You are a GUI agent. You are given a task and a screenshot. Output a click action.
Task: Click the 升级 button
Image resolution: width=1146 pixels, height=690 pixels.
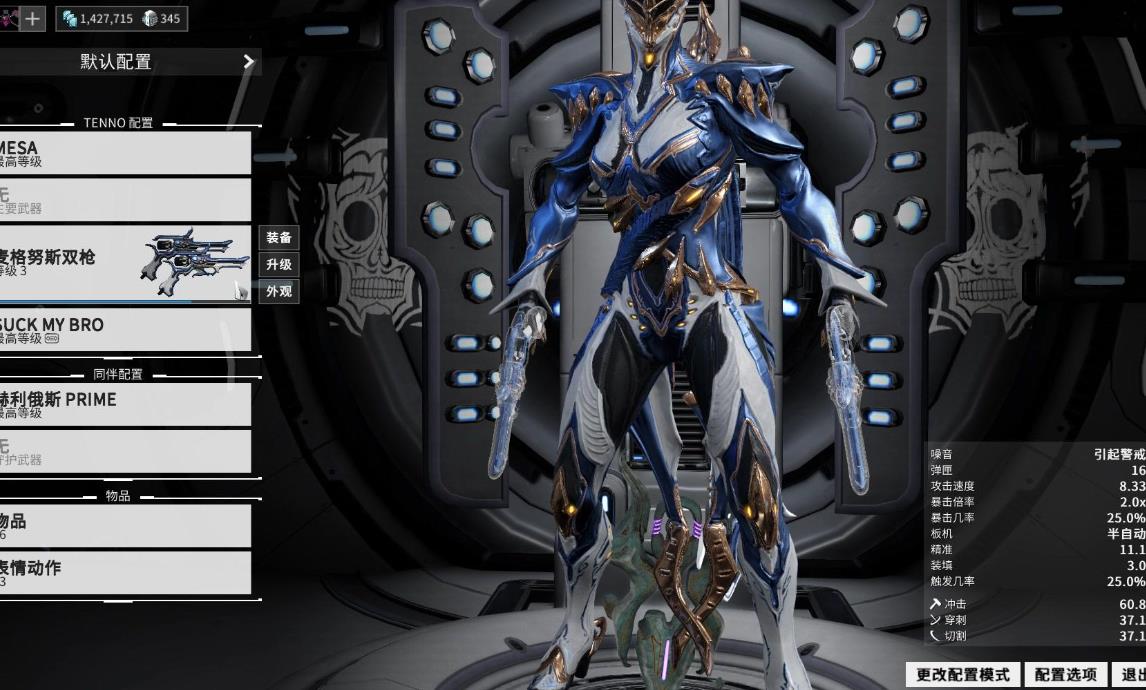click(279, 265)
